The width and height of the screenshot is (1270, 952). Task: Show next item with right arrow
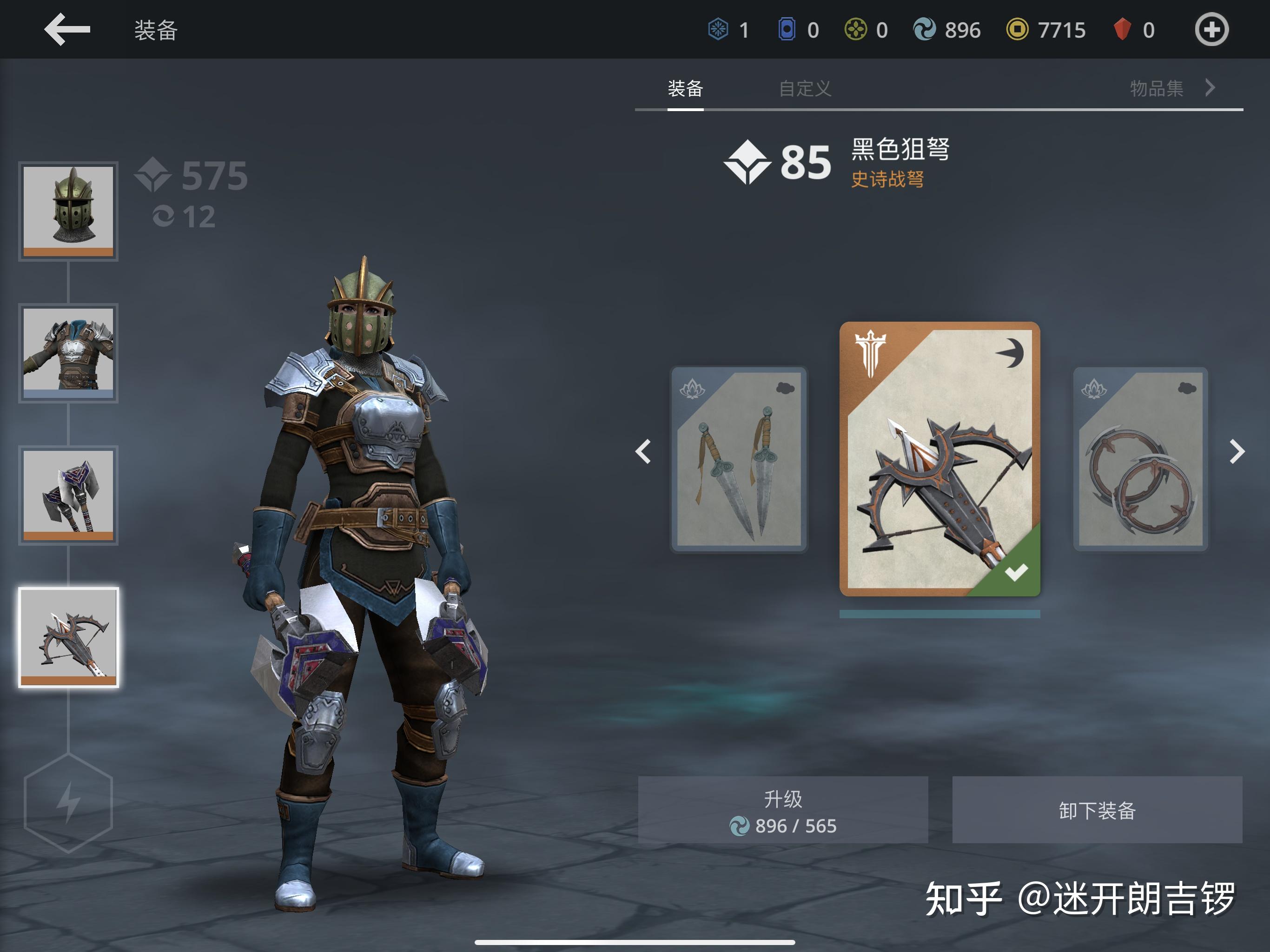click(1237, 451)
